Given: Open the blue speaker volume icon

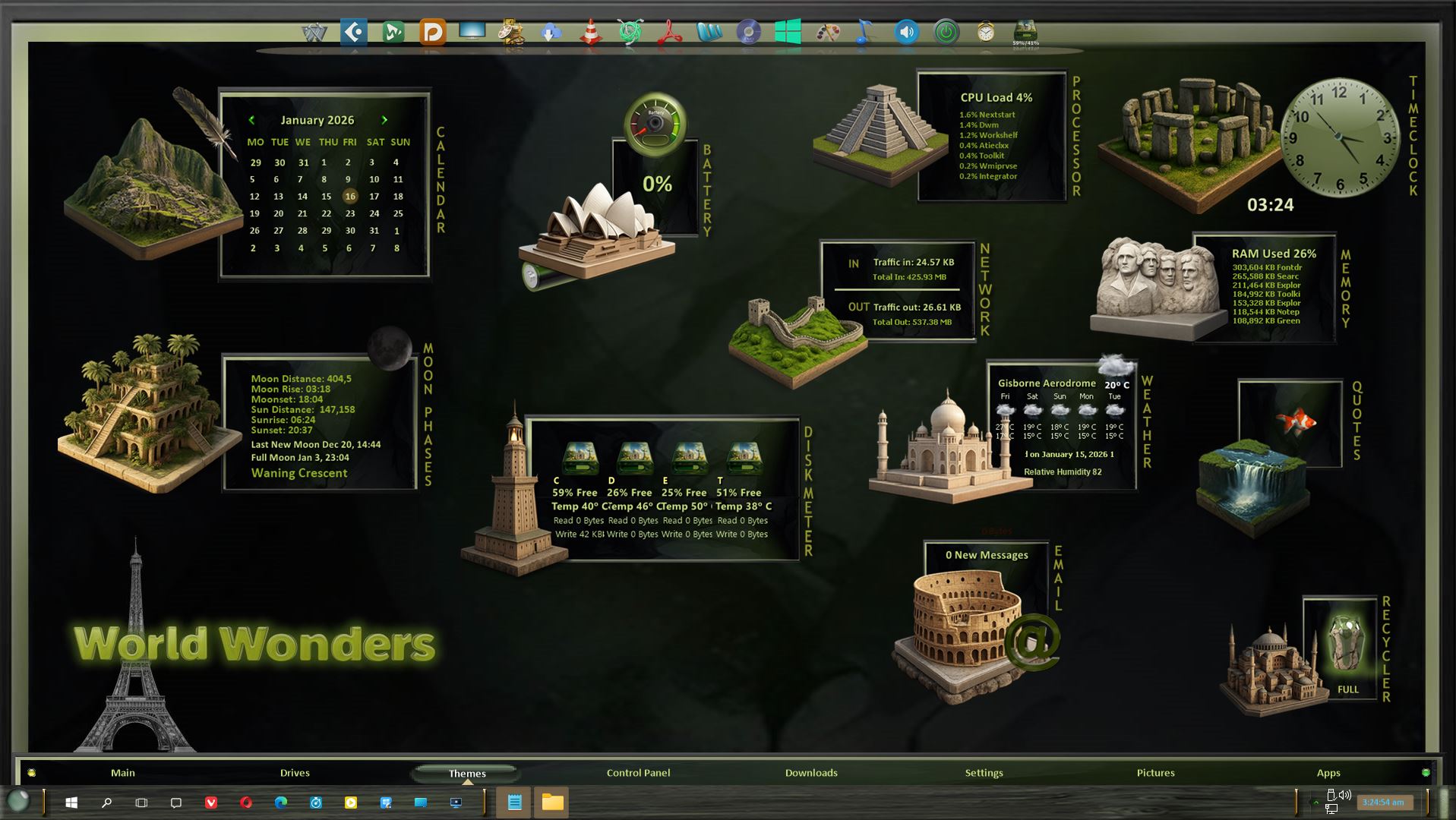Looking at the screenshot, I should click(906, 33).
